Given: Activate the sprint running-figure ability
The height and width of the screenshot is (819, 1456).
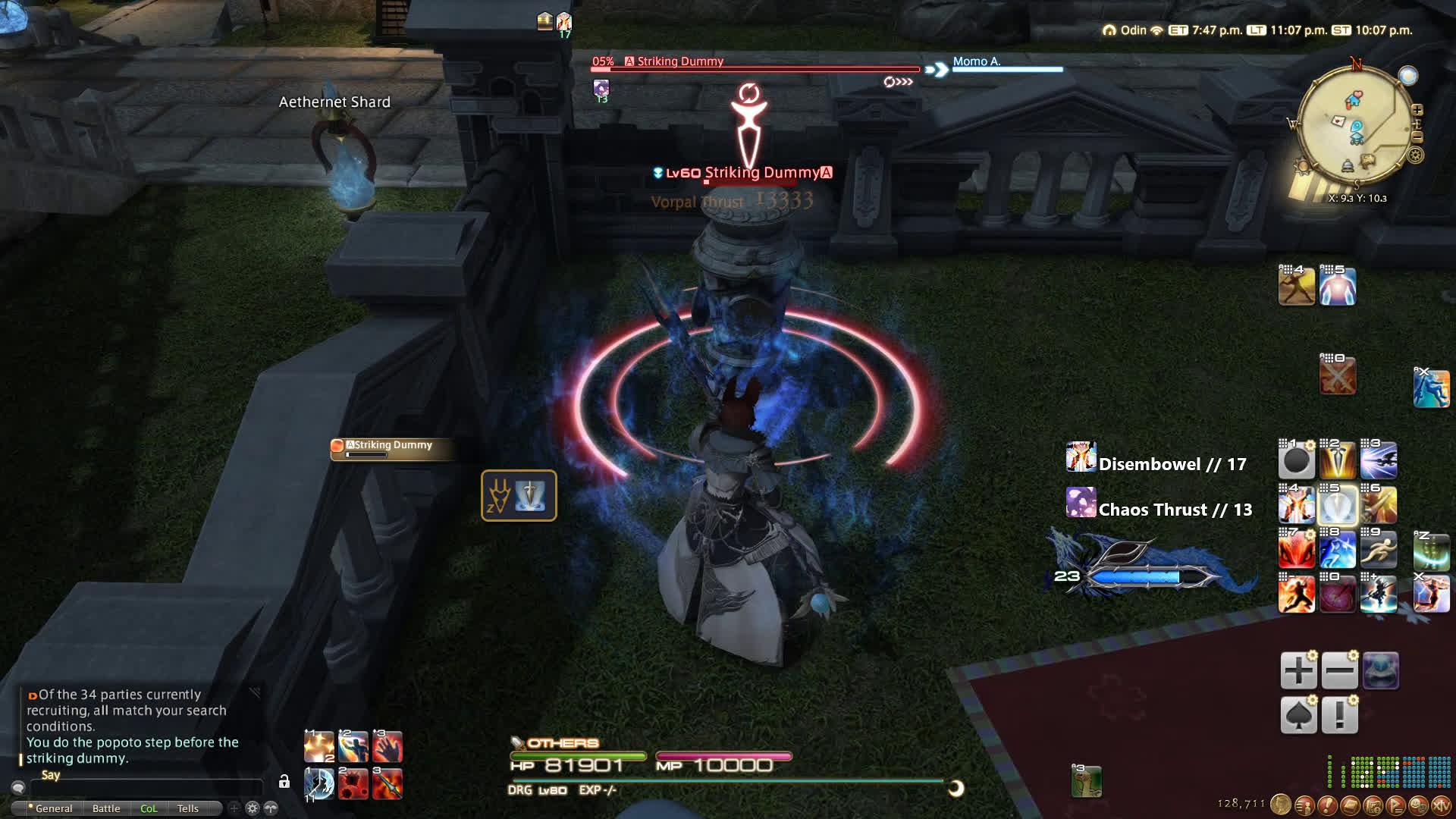Looking at the screenshot, I should tap(1379, 550).
